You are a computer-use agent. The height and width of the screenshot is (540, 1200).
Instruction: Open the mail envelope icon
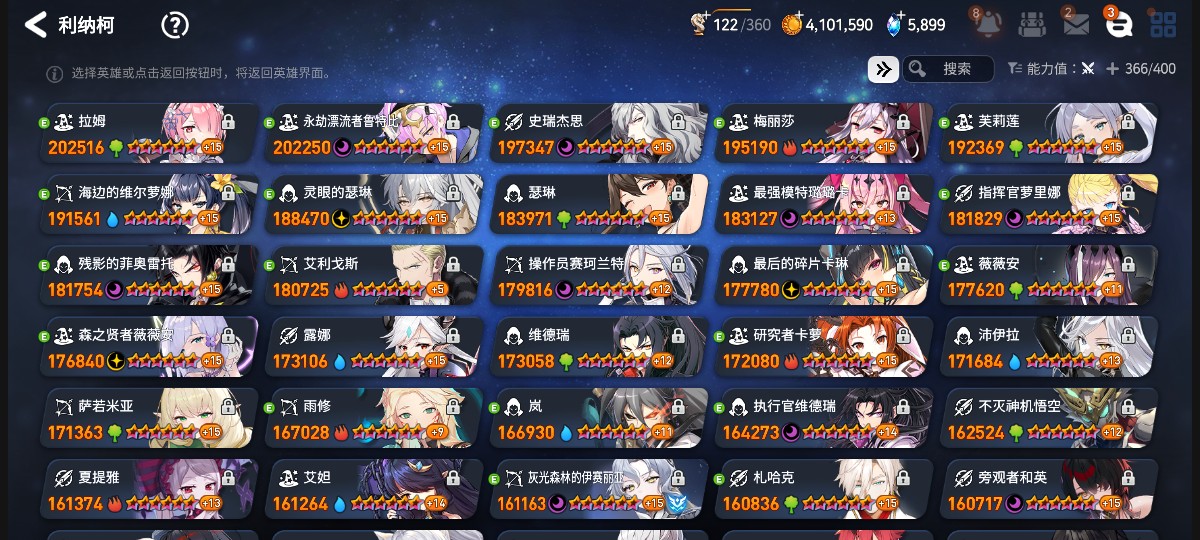click(1076, 25)
